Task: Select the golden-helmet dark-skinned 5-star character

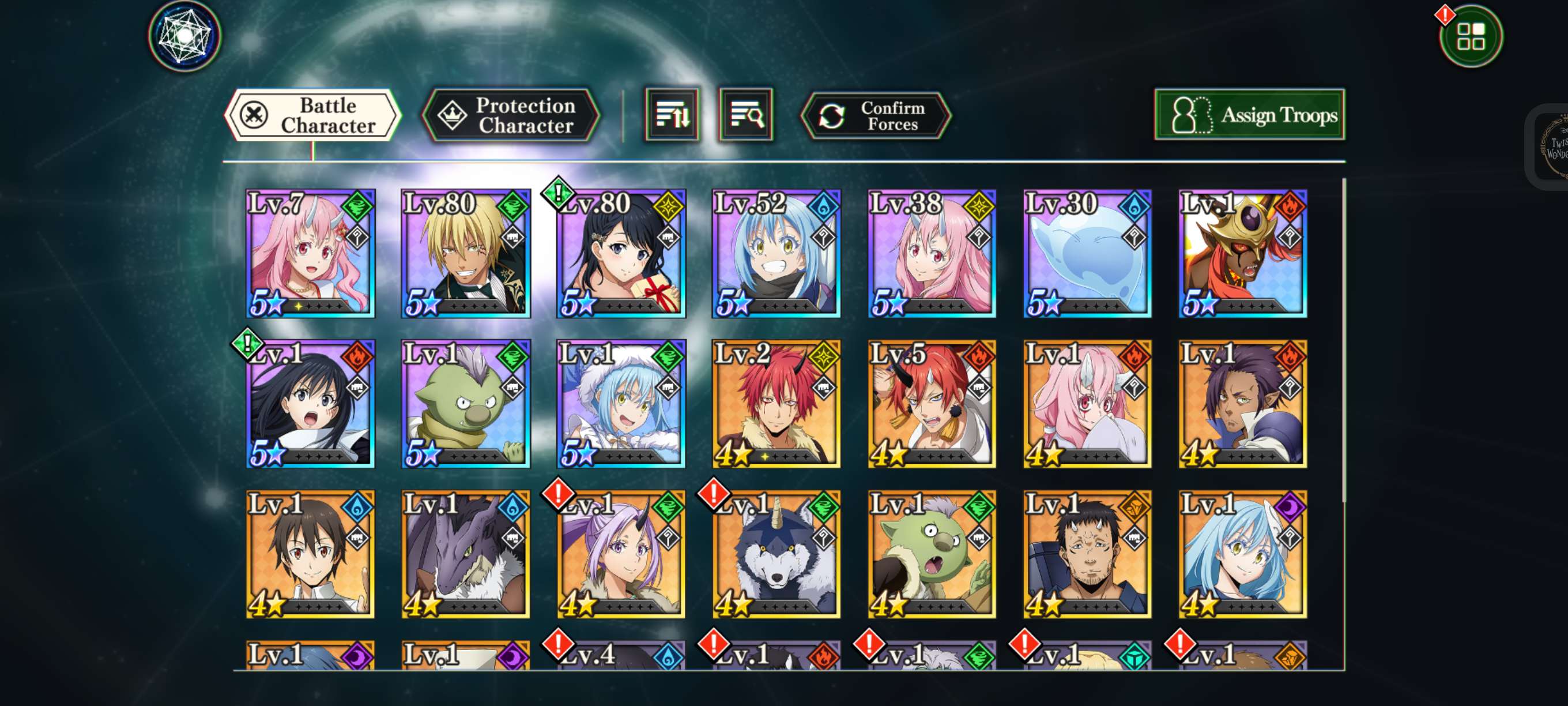Action: pos(1243,253)
